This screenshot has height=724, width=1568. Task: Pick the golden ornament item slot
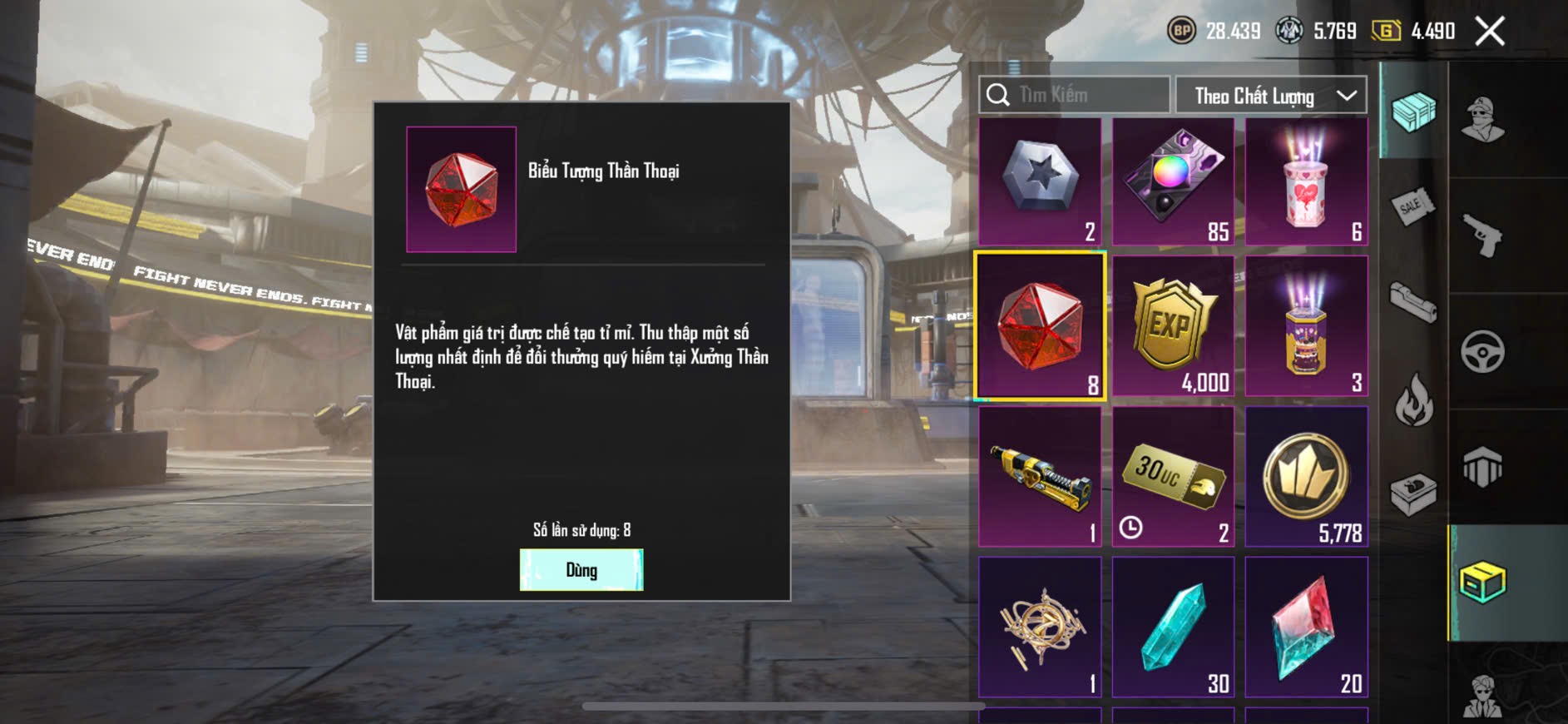[1040, 627]
